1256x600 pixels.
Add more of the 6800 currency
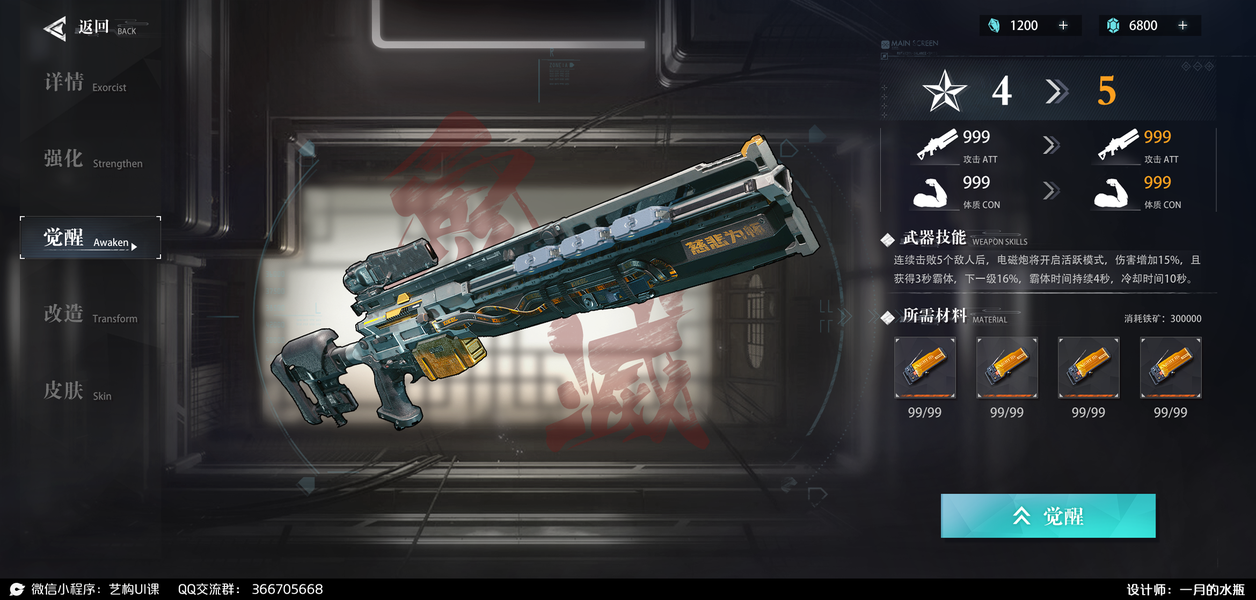(1183, 26)
